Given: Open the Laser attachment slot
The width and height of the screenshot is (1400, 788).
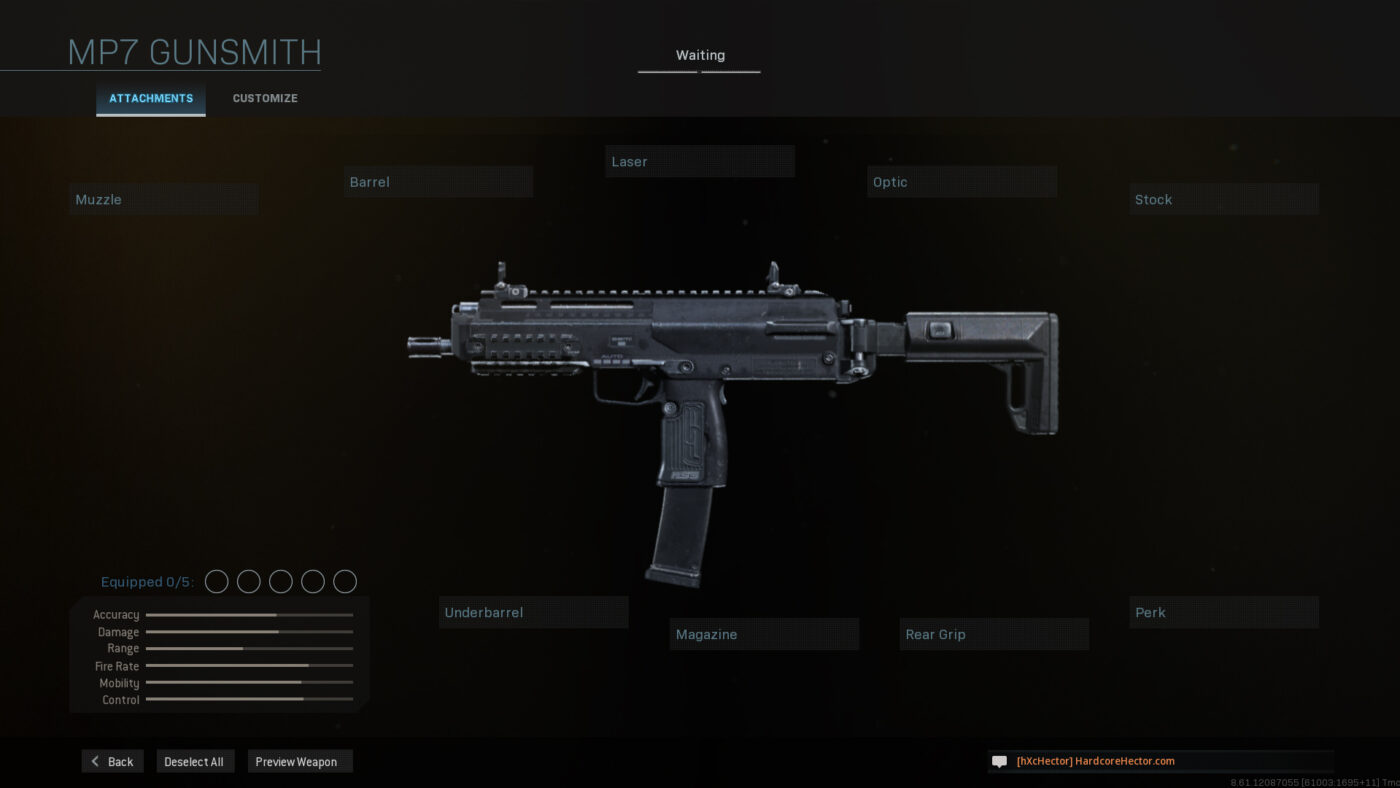Looking at the screenshot, I should pos(699,161).
